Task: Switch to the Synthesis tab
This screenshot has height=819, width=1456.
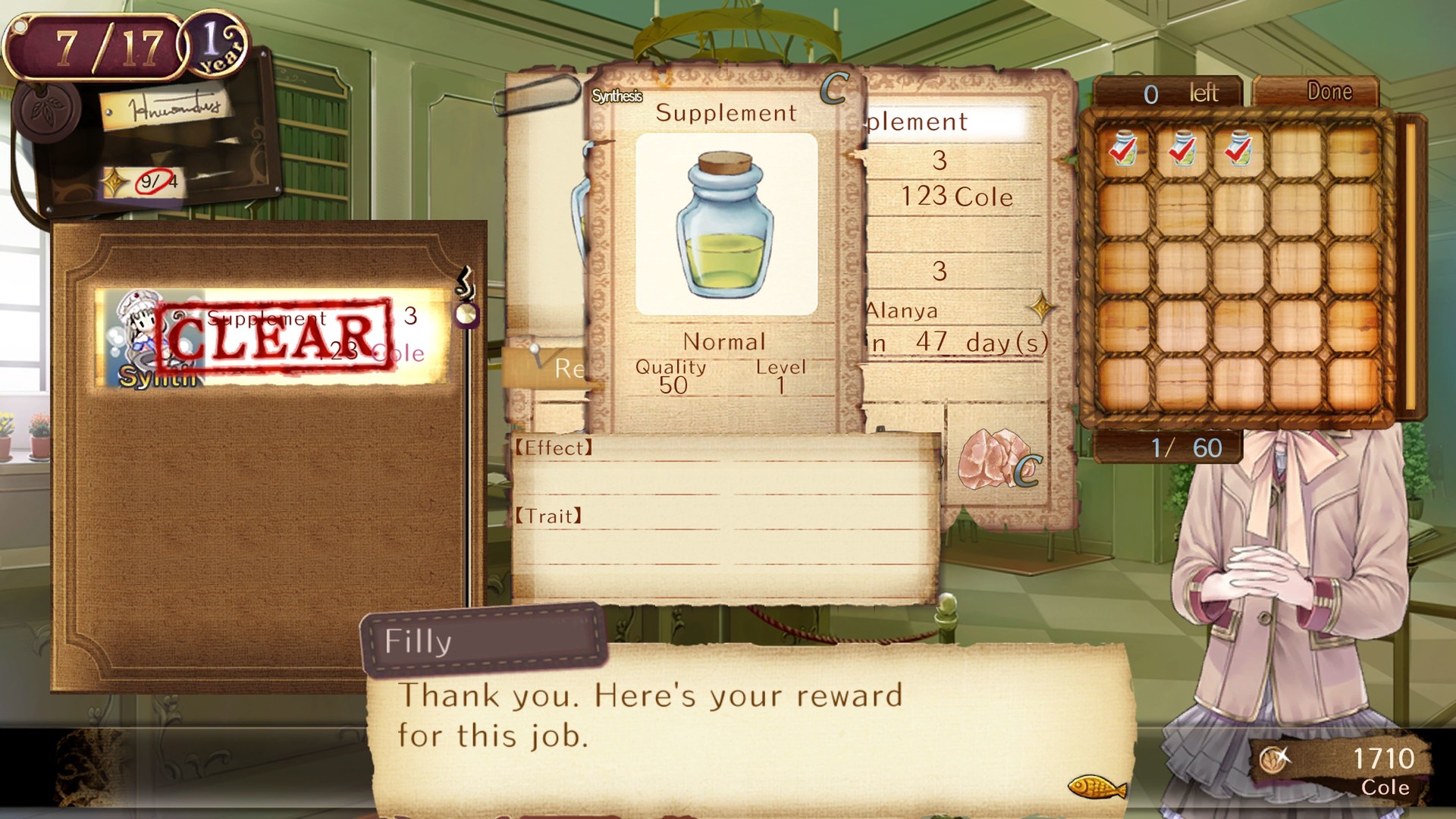Action: (x=617, y=96)
